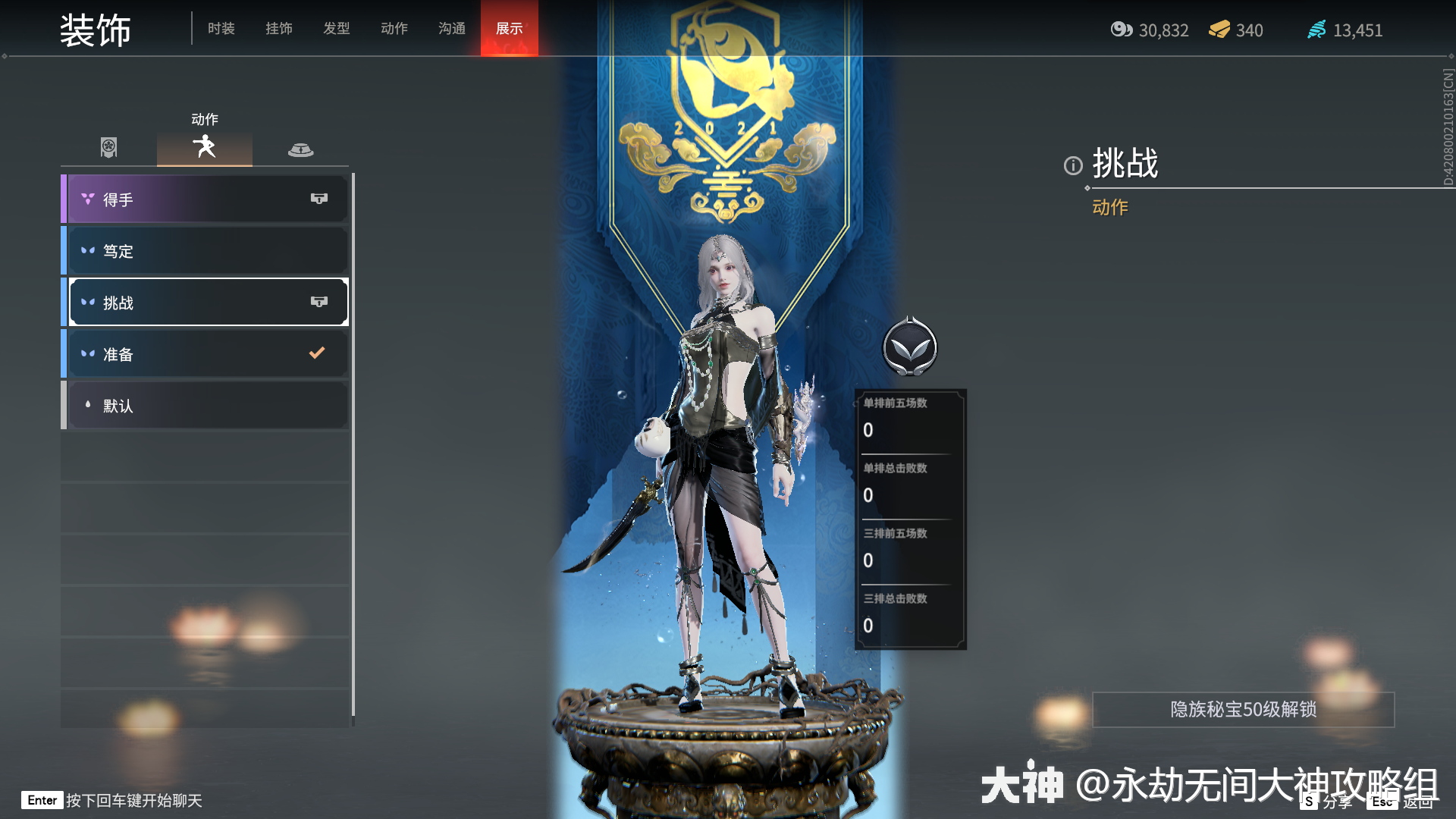The width and height of the screenshot is (1456, 819).
Task: Click the cyan spiral currency icon showing 13,451
Action: click(x=1316, y=30)
